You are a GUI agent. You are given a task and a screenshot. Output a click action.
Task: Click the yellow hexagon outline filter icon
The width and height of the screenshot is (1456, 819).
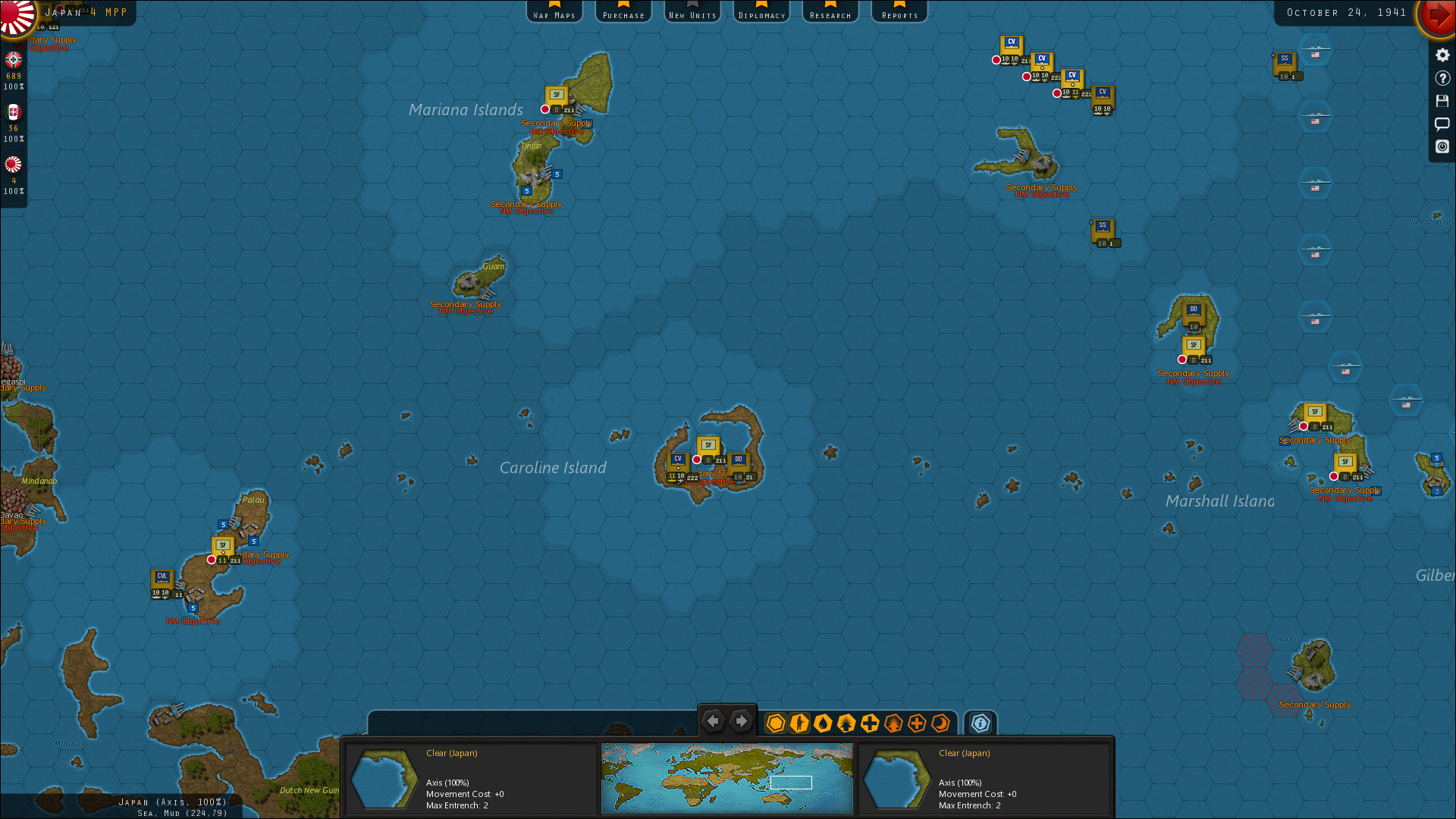click(775, 723)
